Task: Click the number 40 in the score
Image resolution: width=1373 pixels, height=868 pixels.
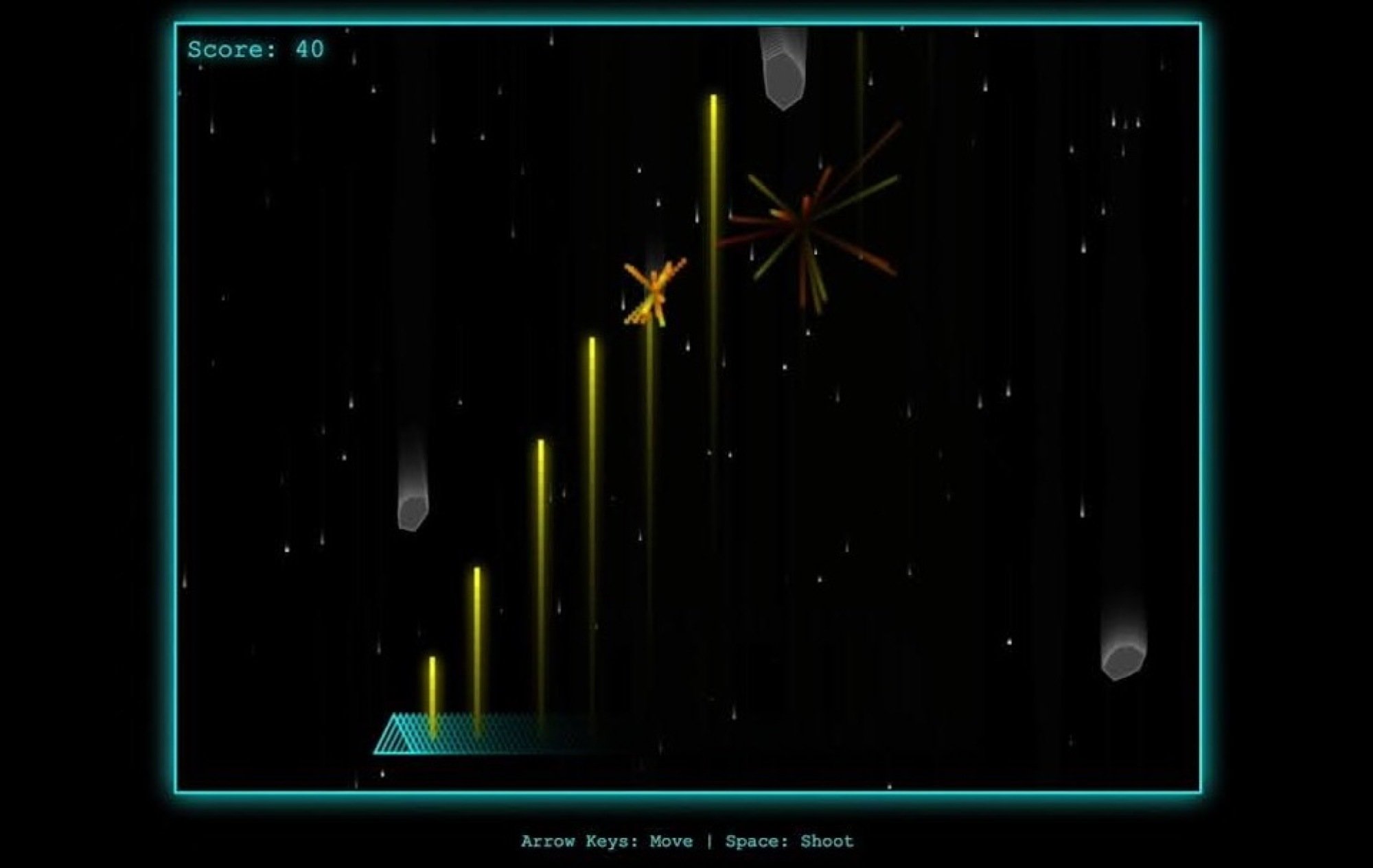Action: 309,48
